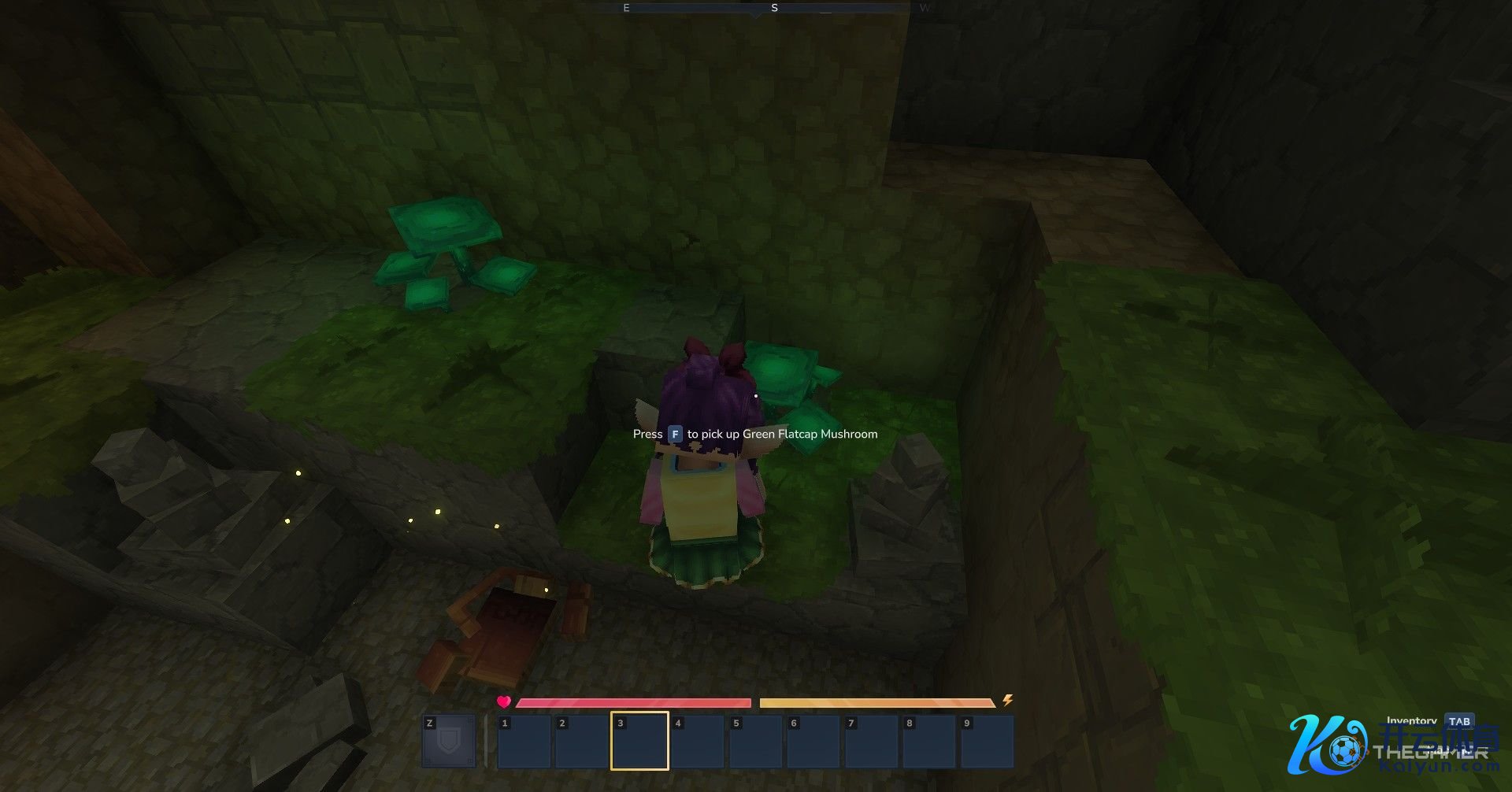Activate hotbar slot 9
The image size is (1512, 792).
coord(987,741)
